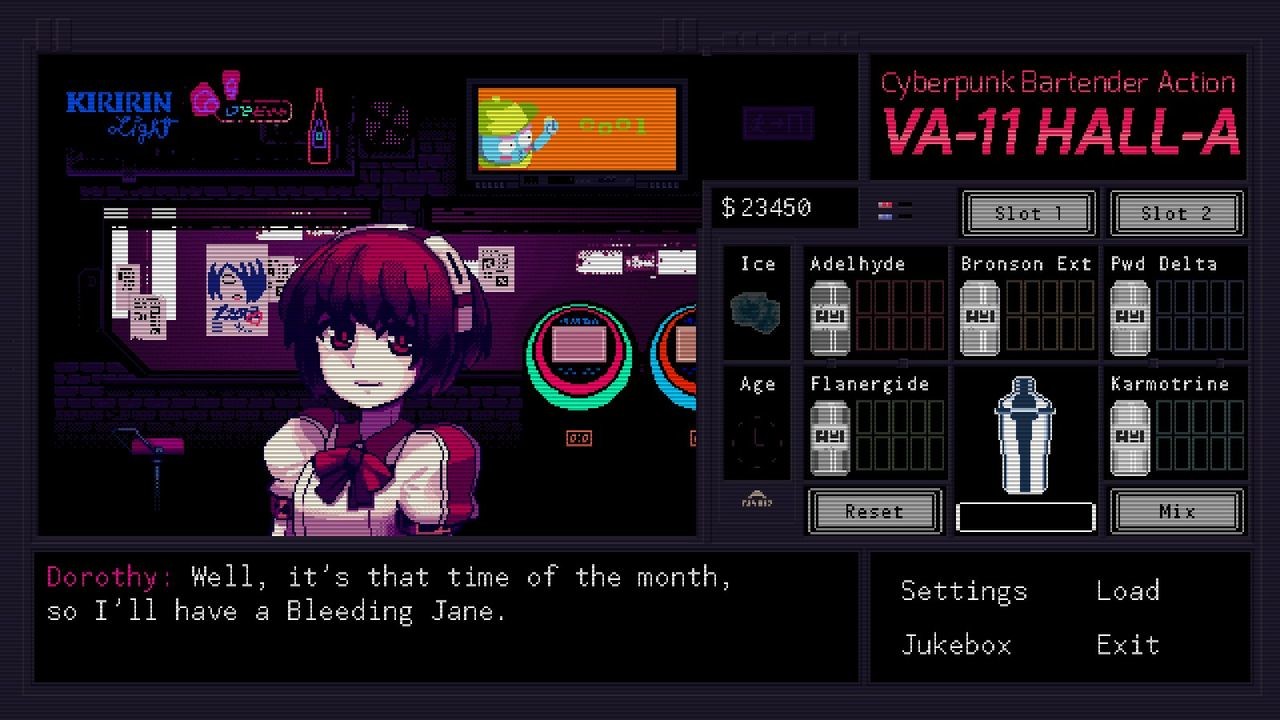Switch to Slot 2
The width and height of the screenshot is (1280, 720).
1177,213
